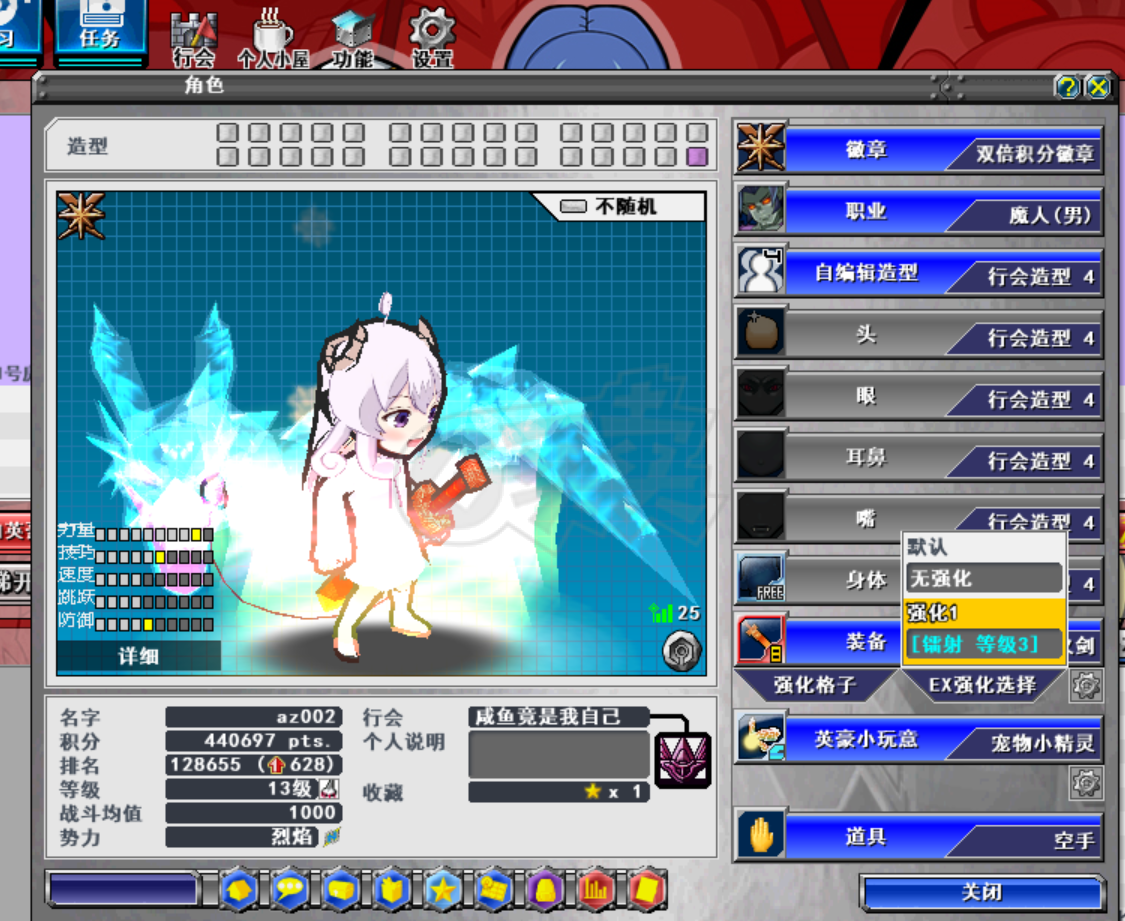1125x921 pixels.
Task: Choose 无强化 in the dropdown
Action: (x=983, y=578)
